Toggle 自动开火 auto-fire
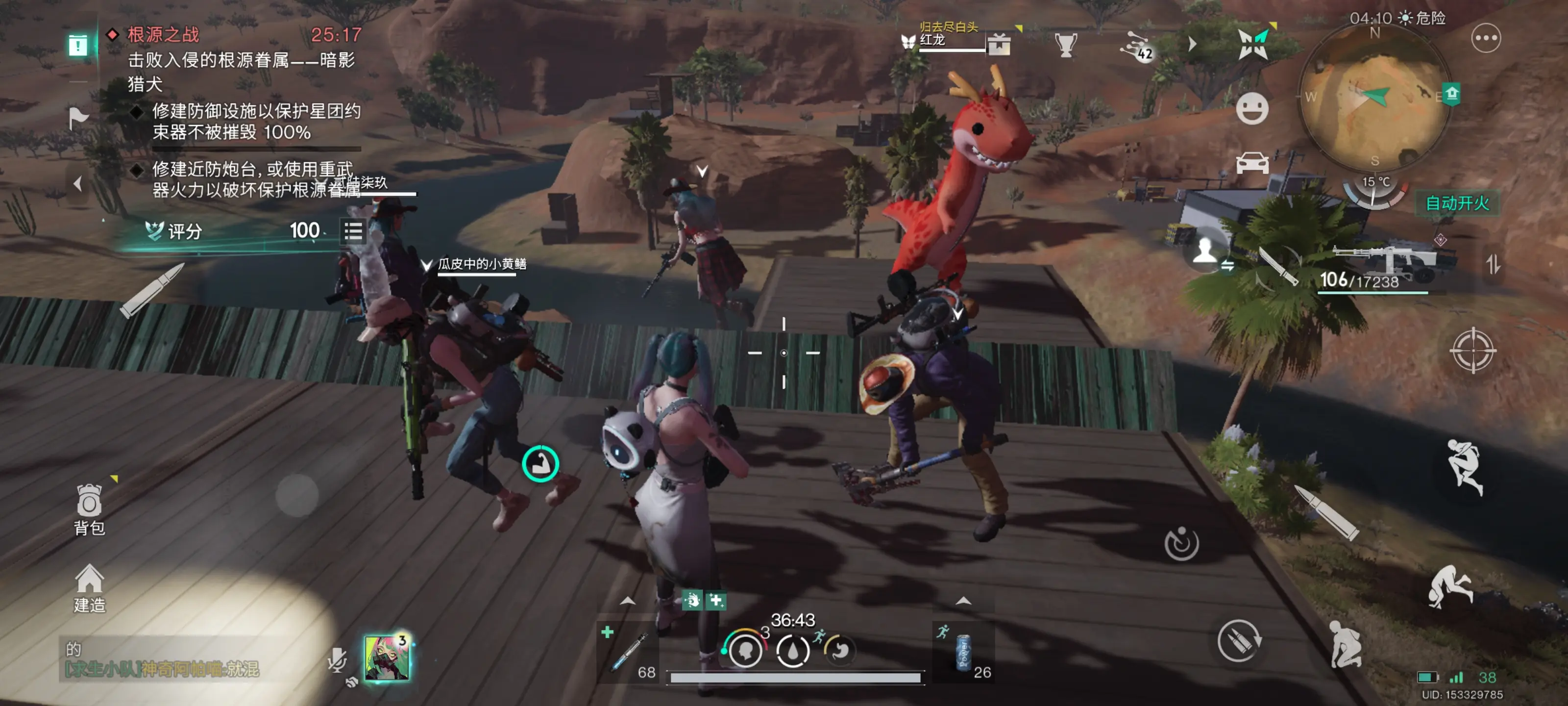The image size is (1568, 706). [1457, 203]
